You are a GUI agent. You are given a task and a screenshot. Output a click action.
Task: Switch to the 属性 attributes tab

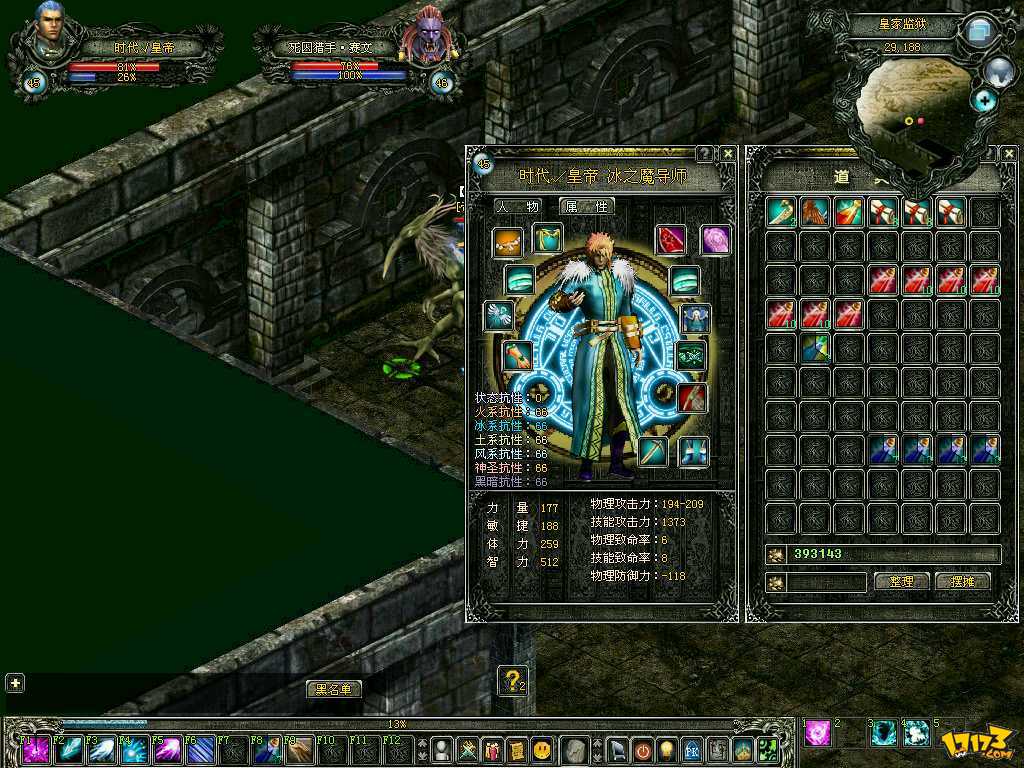coord(586,206)
